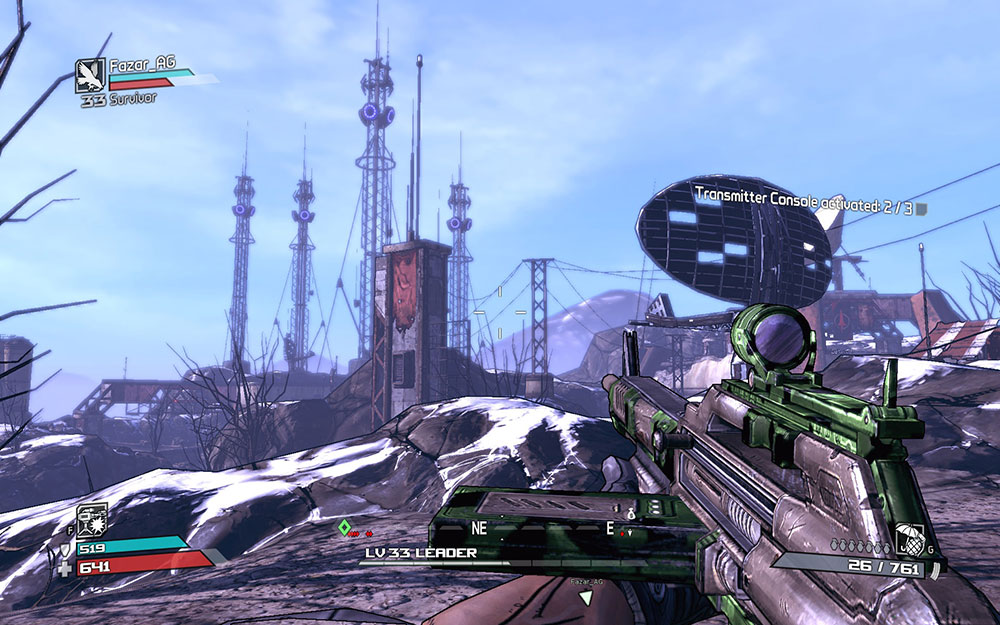The width and height of the screenshot is (1000, 625).
Task: Select Fazar_AG's class portrait icon
Action: 90,75
